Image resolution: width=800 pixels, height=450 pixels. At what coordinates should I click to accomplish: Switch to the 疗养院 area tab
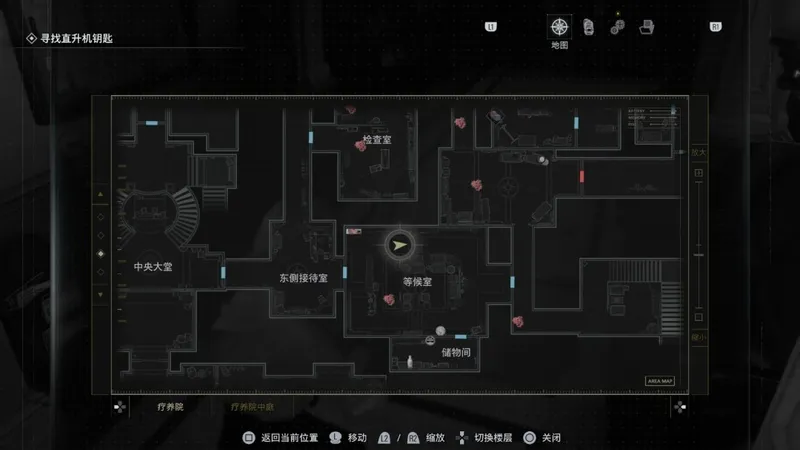tap(171, 407)
